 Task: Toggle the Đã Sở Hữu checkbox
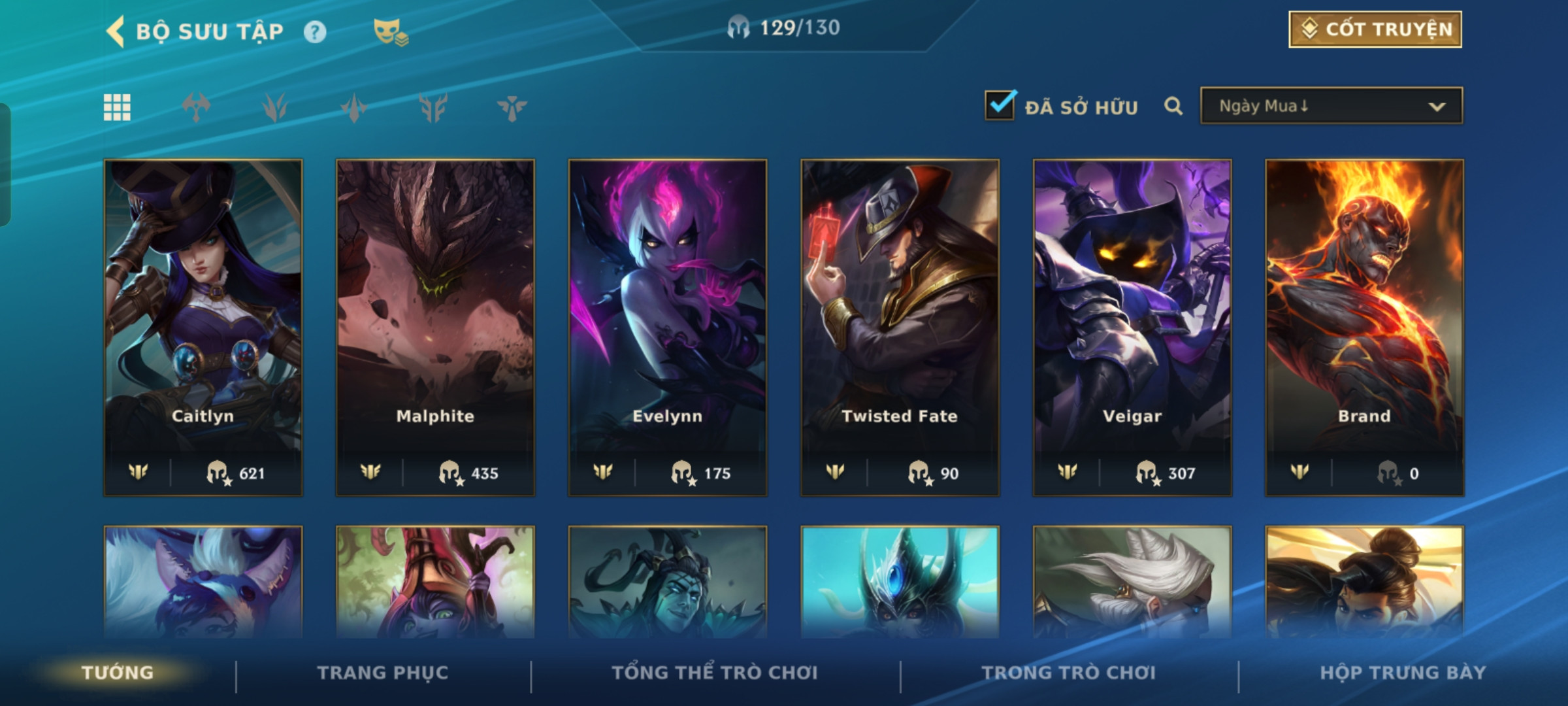(x=1000, y=106)
